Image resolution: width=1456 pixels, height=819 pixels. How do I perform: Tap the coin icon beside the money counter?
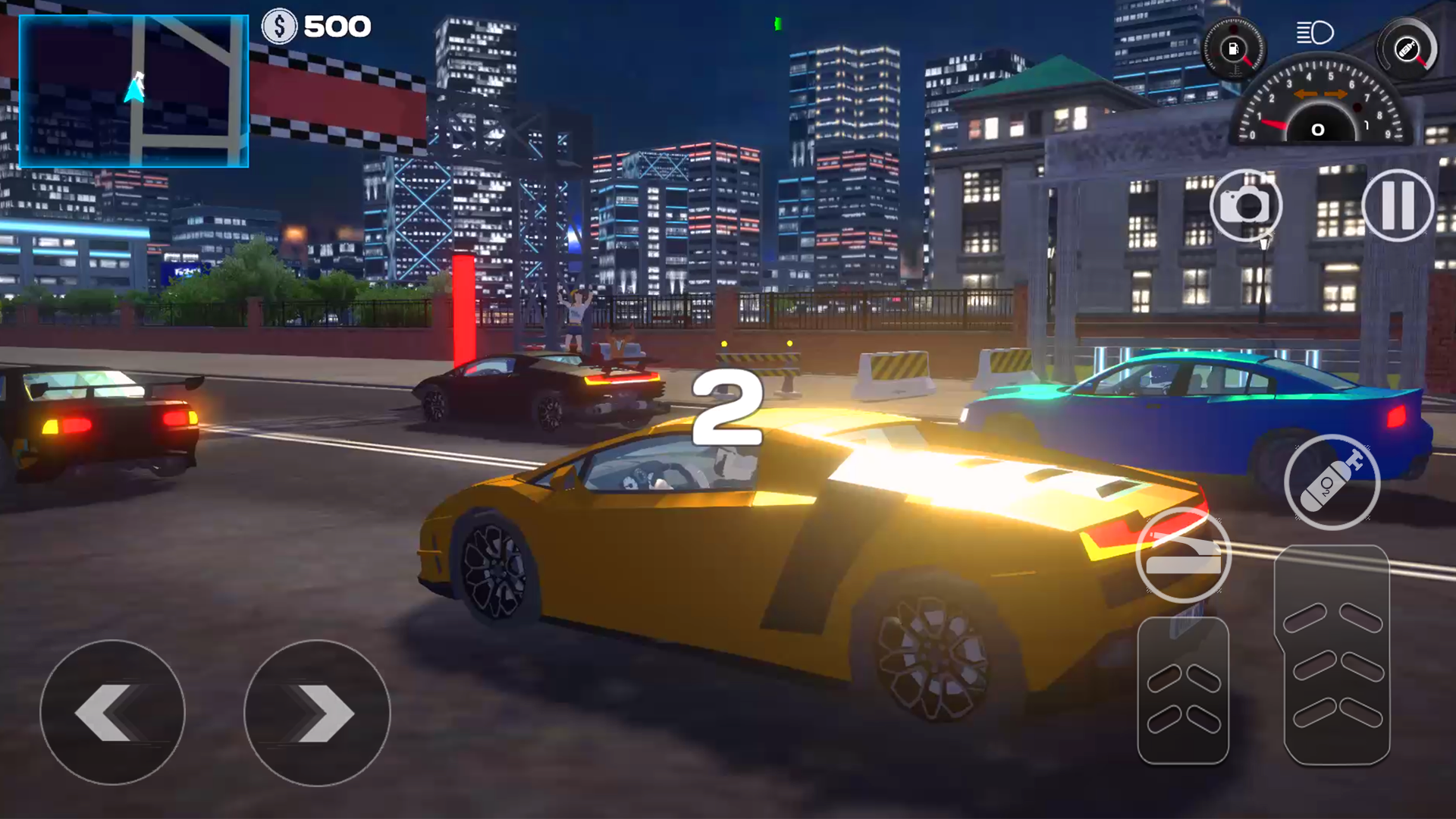[x=278, y=26]
